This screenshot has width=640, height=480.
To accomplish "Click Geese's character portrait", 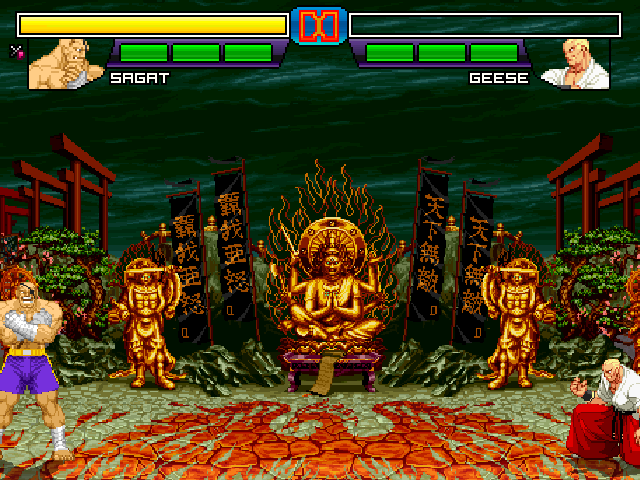I will click(575, 65).
